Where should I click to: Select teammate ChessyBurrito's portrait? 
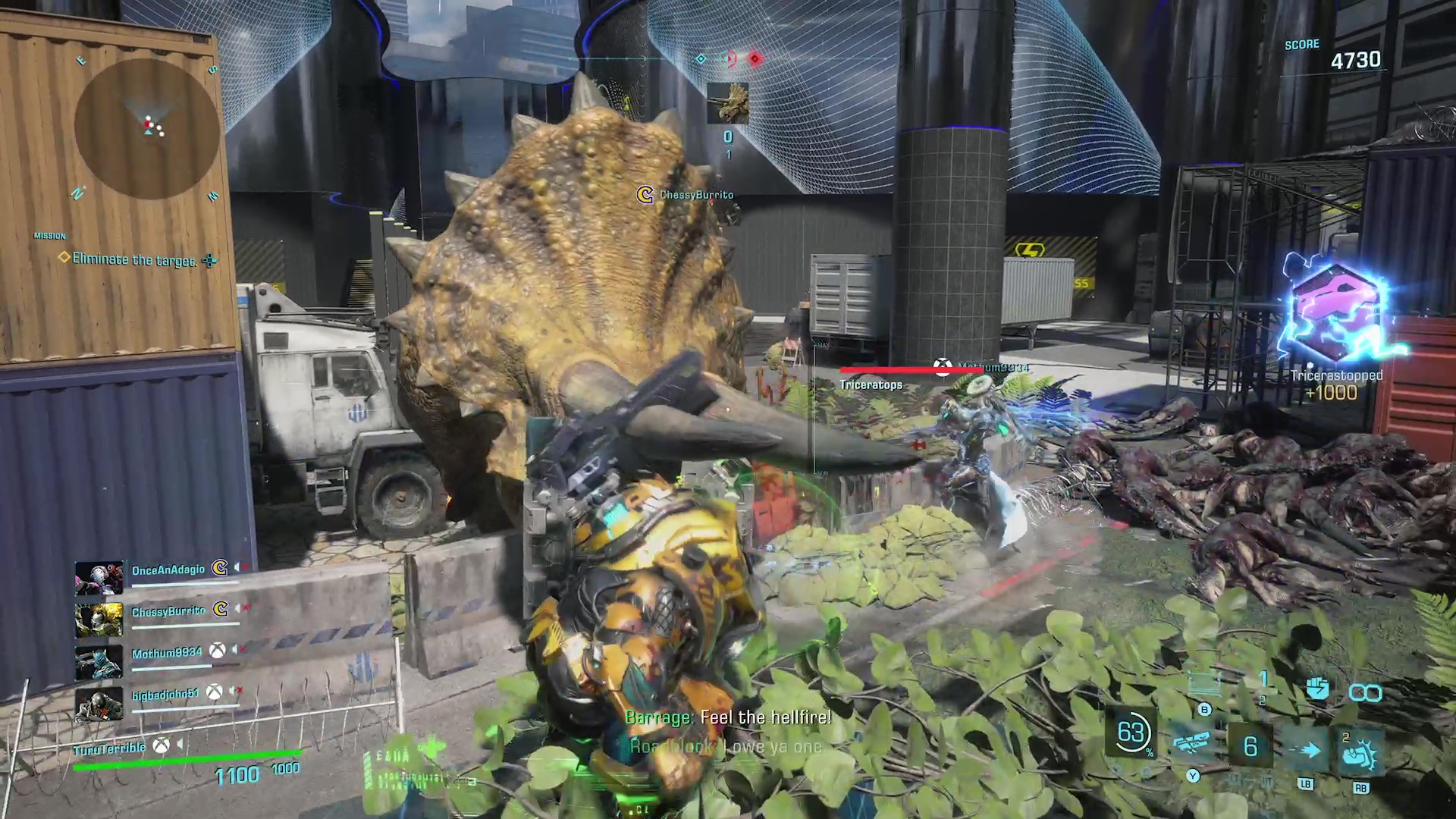tap(99, 620)
